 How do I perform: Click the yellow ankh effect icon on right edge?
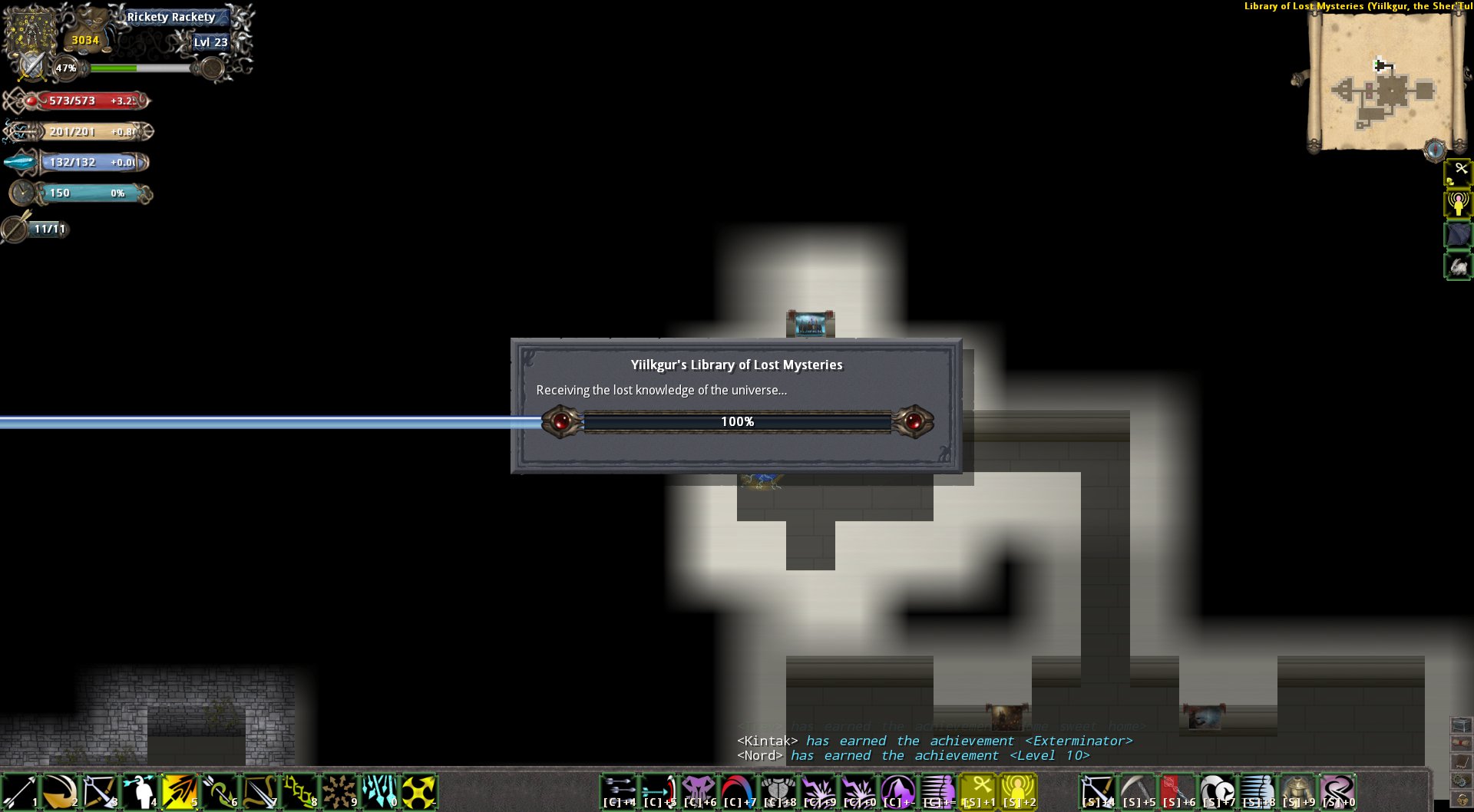coord(1458,173)
